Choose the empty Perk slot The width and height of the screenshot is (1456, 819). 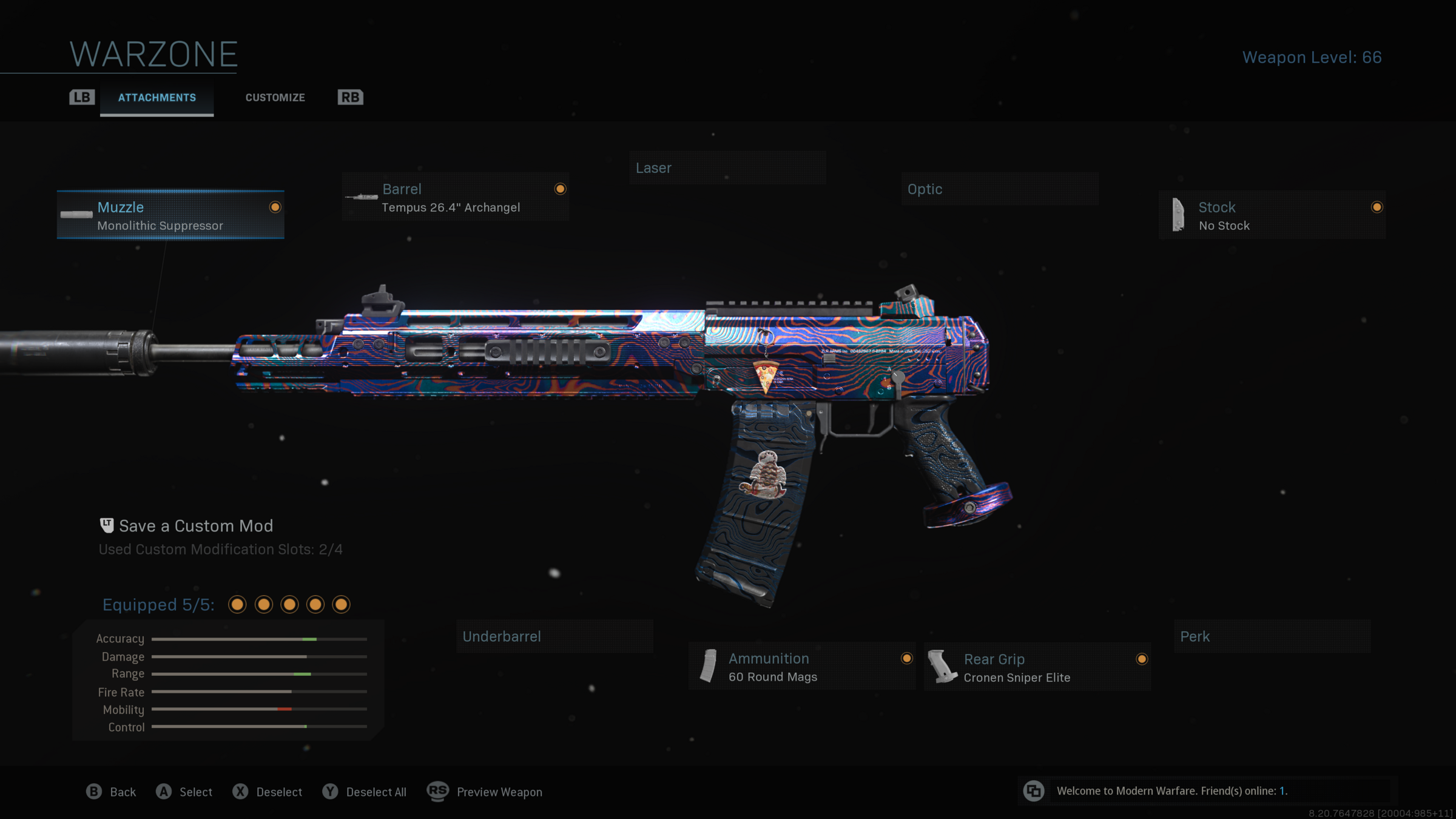click(1272, 636)
